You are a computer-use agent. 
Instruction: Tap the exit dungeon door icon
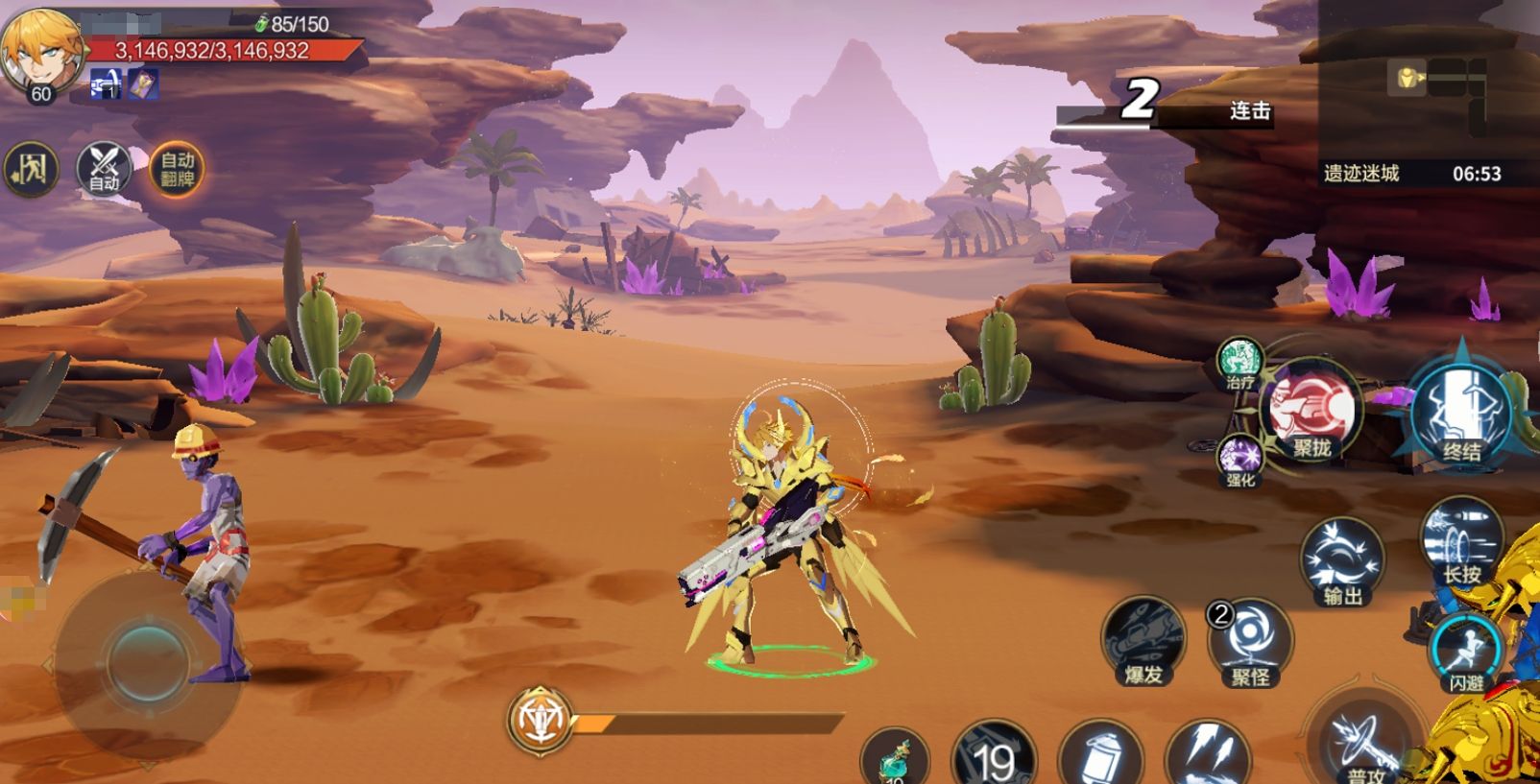32,171
